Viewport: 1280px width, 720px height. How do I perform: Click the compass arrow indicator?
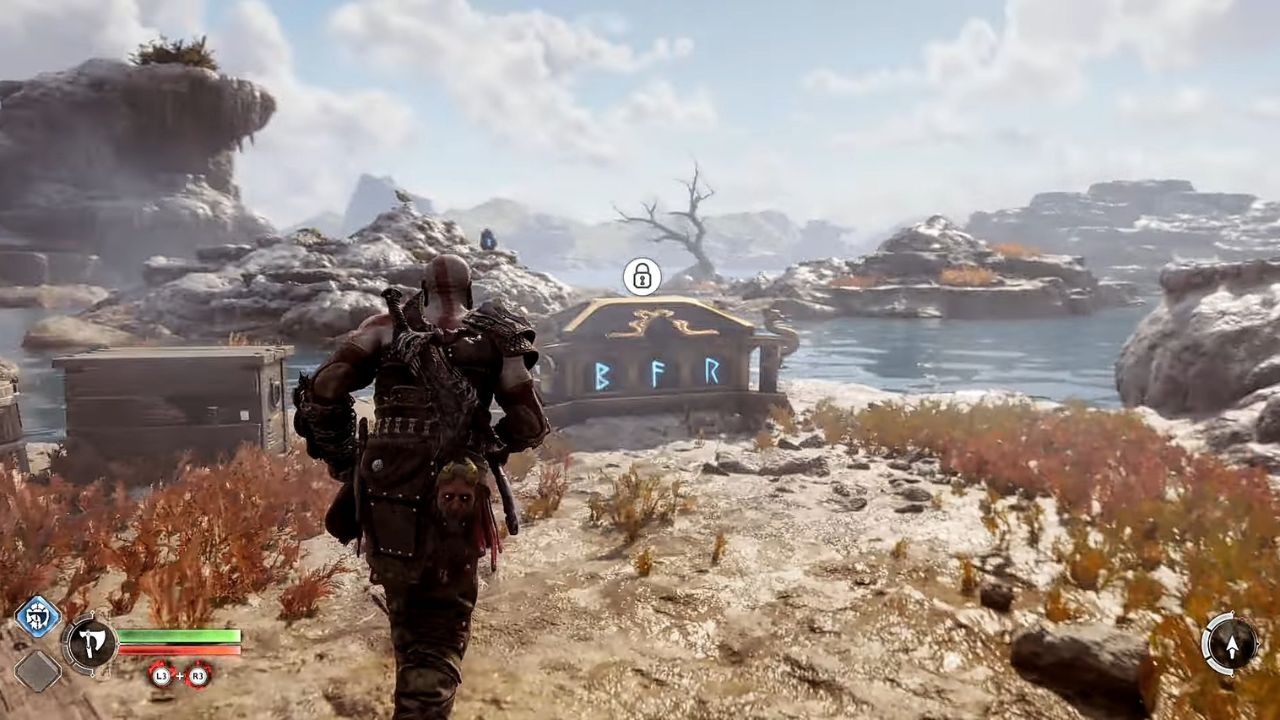(1232, 648)
